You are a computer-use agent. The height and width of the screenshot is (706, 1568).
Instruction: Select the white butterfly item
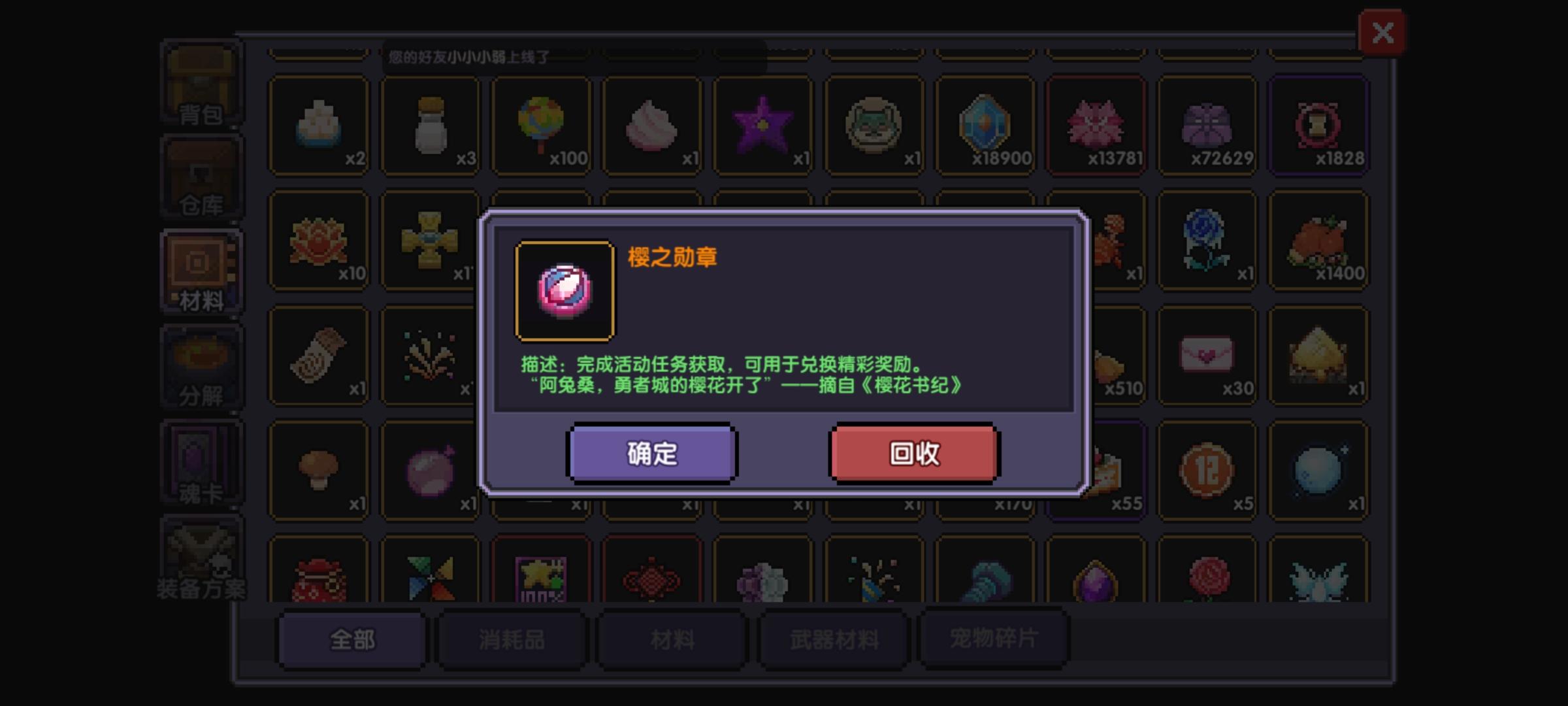pos(1318,579)
